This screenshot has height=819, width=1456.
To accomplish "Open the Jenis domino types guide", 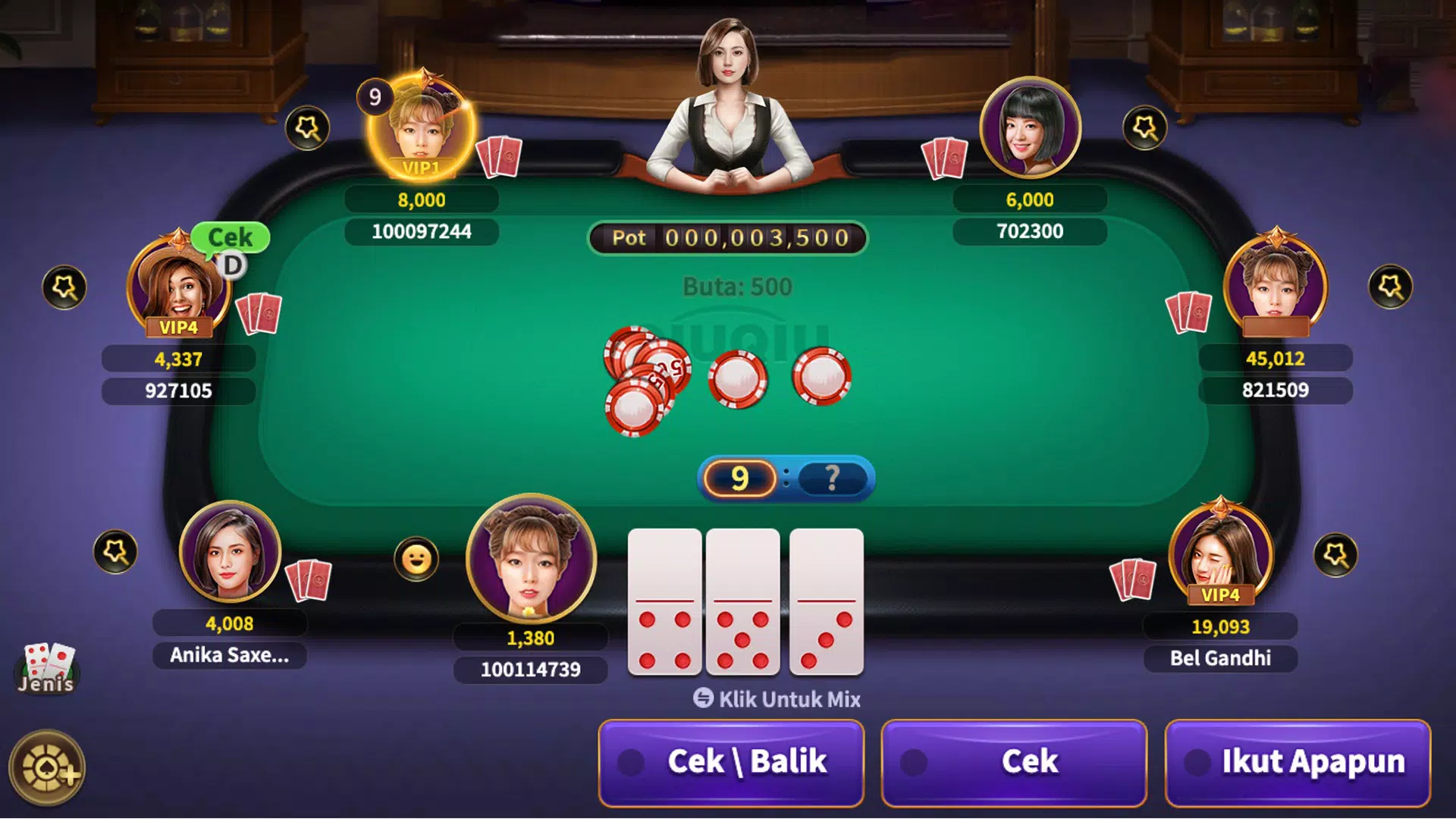I will [x=47, y=668].
